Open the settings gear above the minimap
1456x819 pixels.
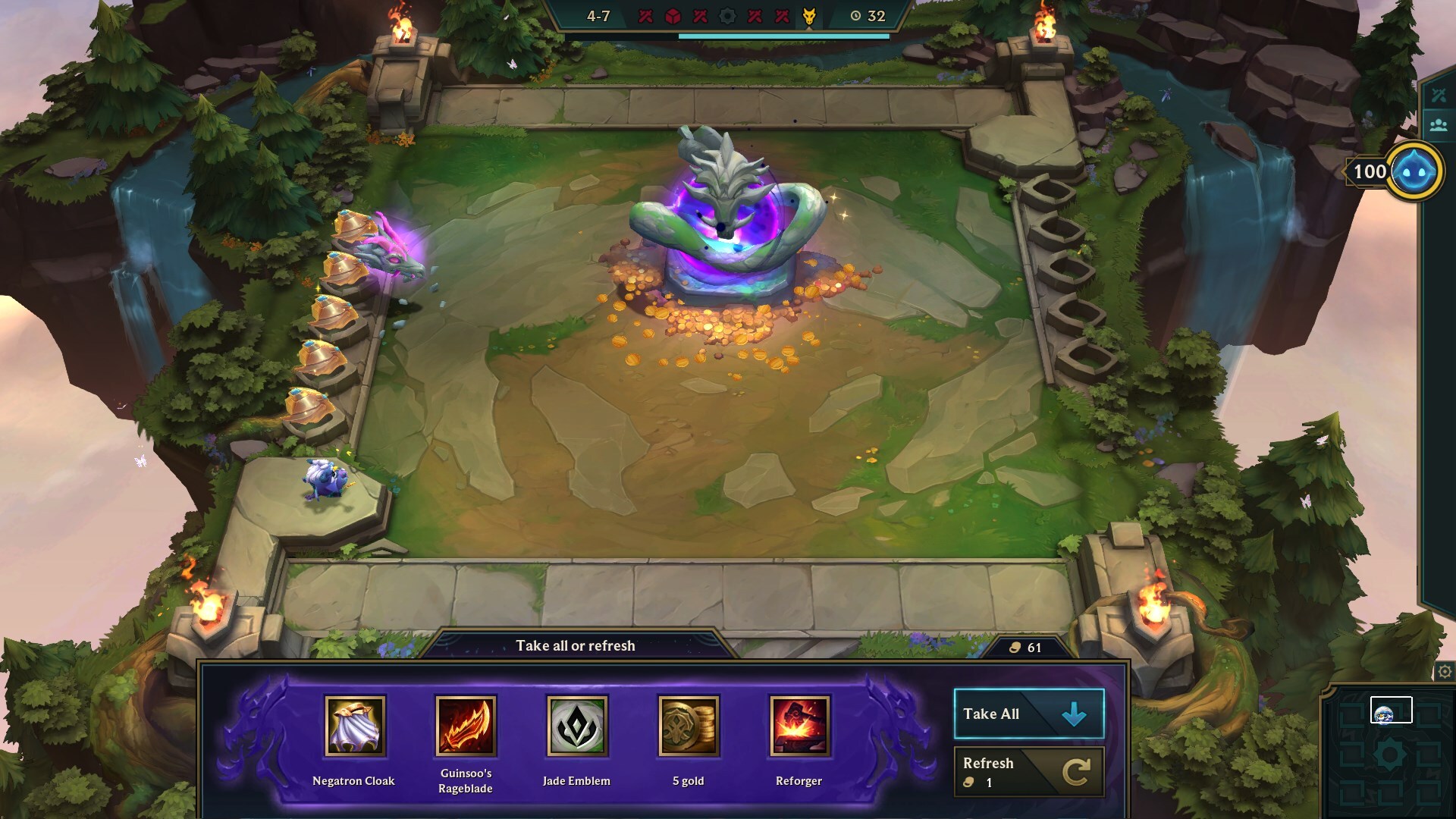(x=1444, y=672)
